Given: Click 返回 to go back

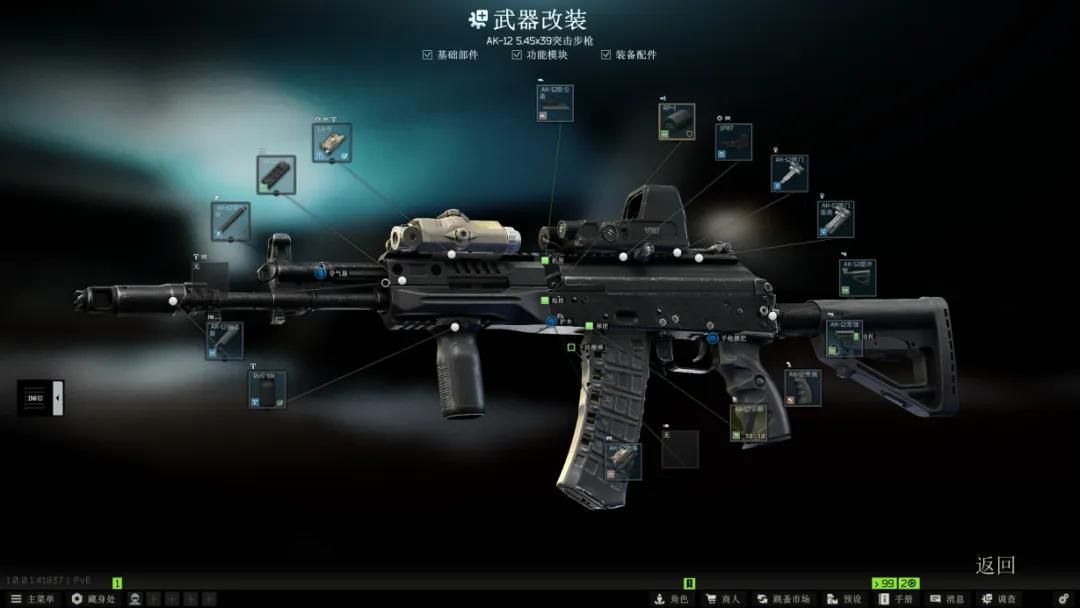Looking at the screenshot, I should click(x=995, y=565).
